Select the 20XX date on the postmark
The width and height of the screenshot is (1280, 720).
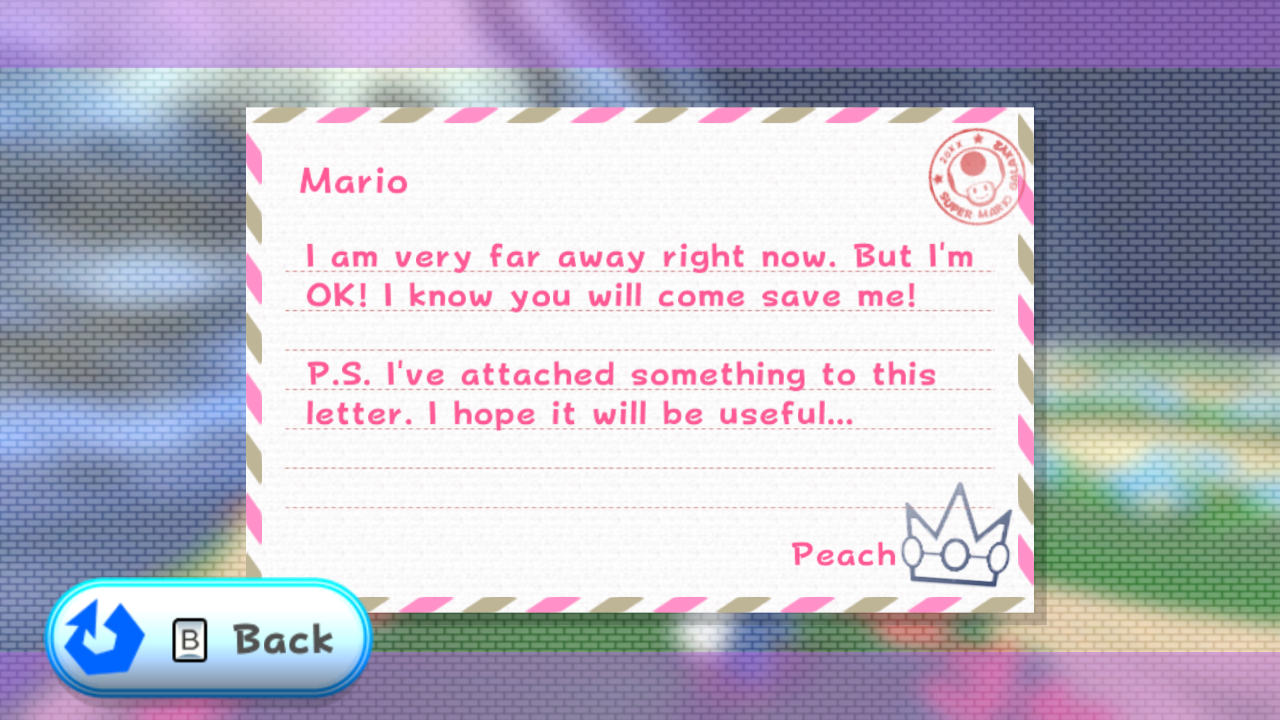pyautogui.click(x=950, y=152)
